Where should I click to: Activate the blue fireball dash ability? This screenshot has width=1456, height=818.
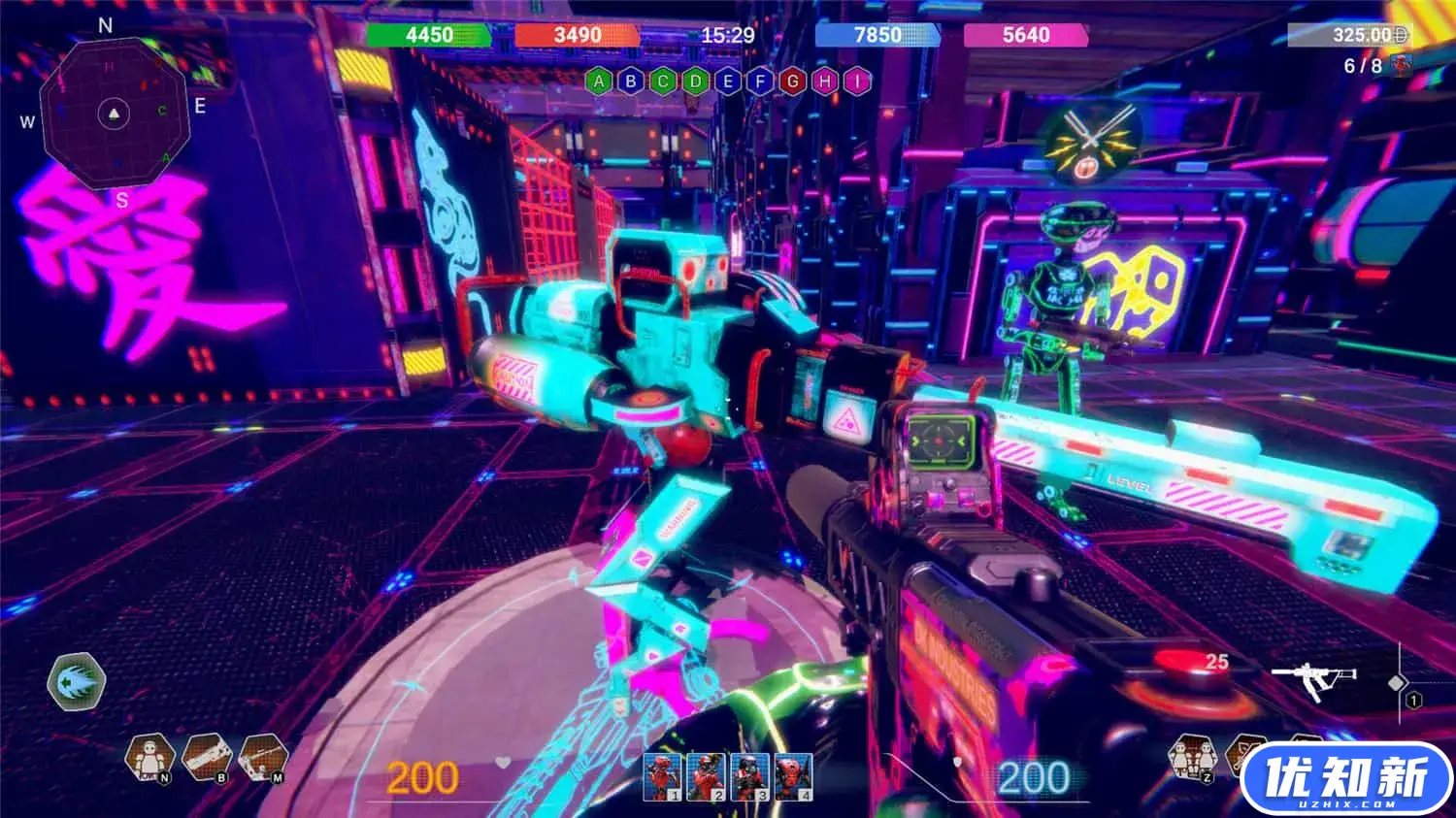click(x=77, y=681)
